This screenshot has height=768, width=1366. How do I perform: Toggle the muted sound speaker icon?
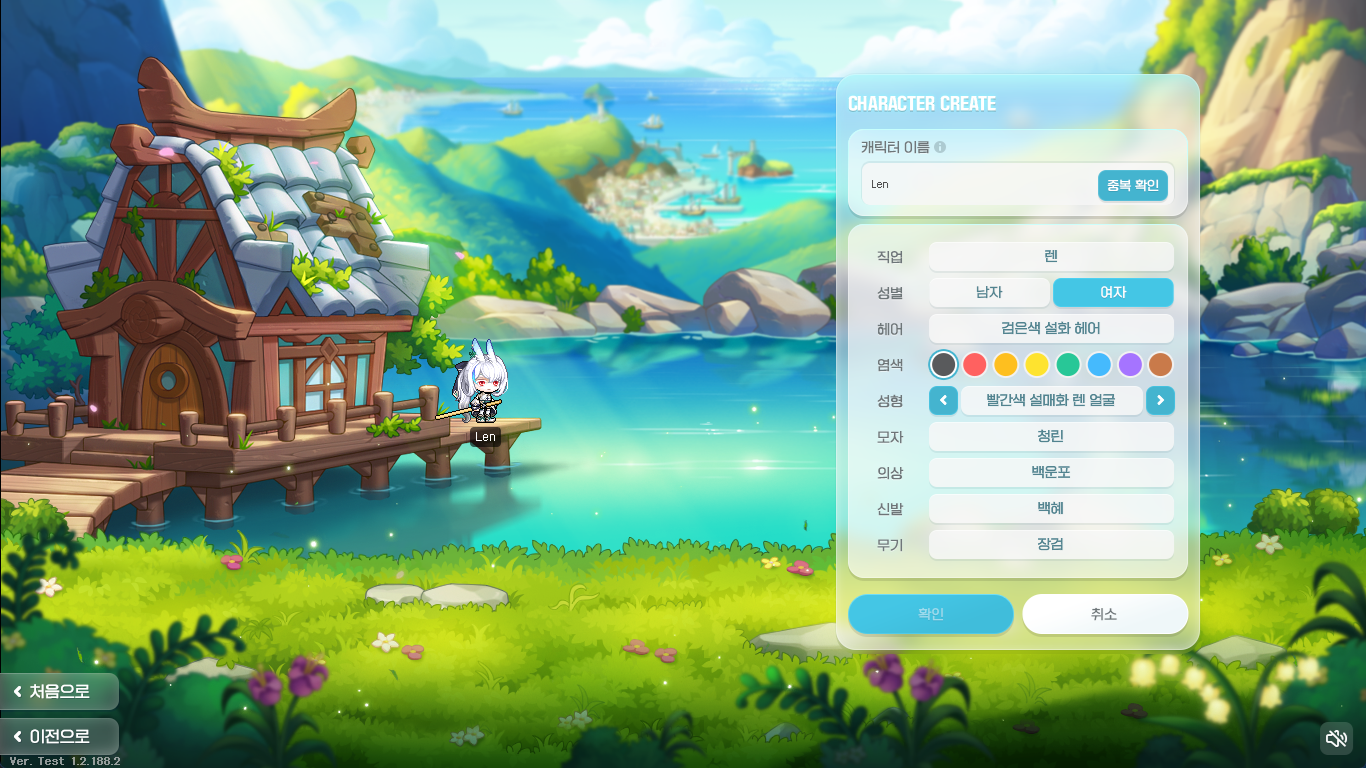[1336, 739]
